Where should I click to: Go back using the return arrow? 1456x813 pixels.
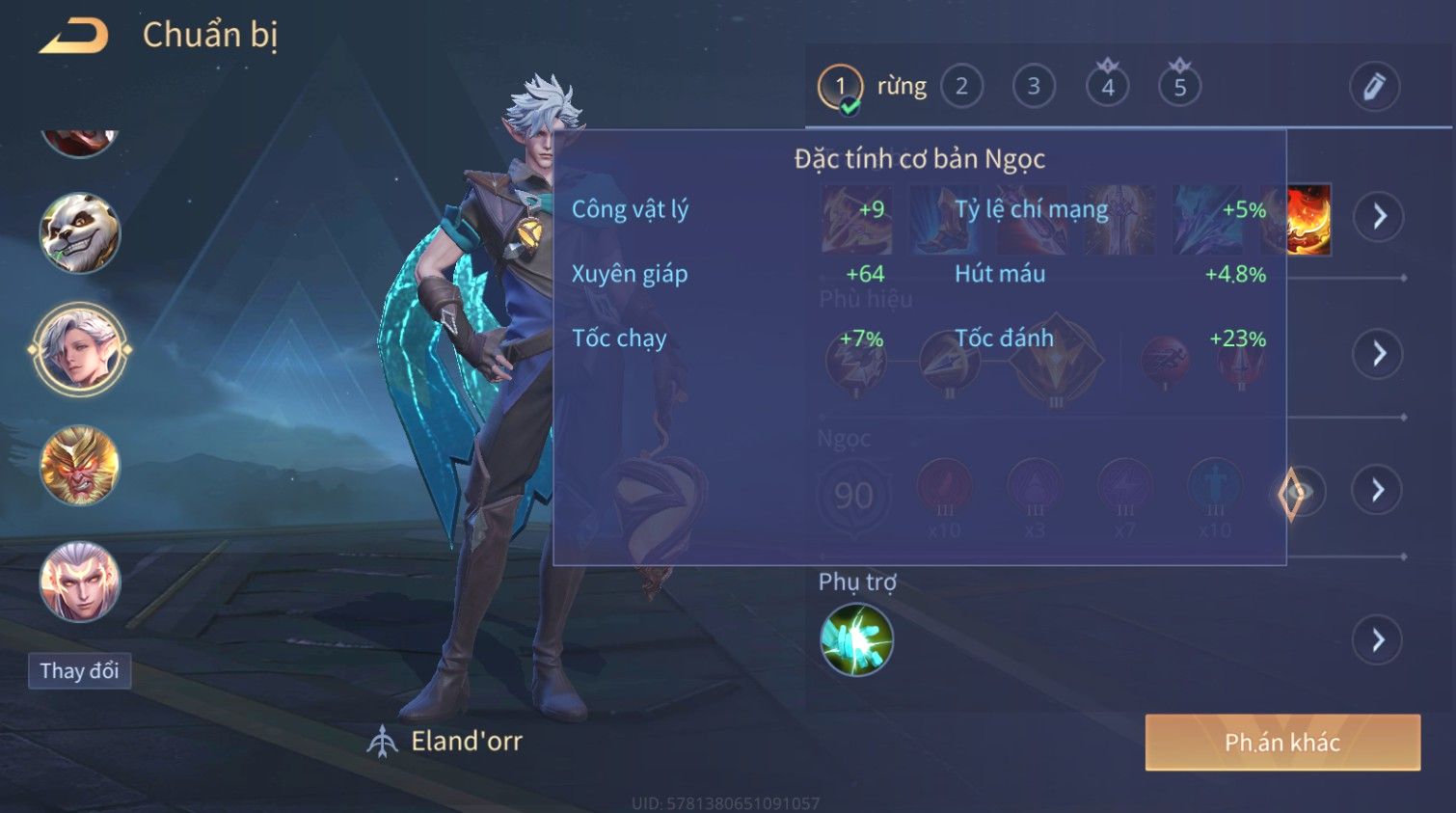[x=74, y=37]
